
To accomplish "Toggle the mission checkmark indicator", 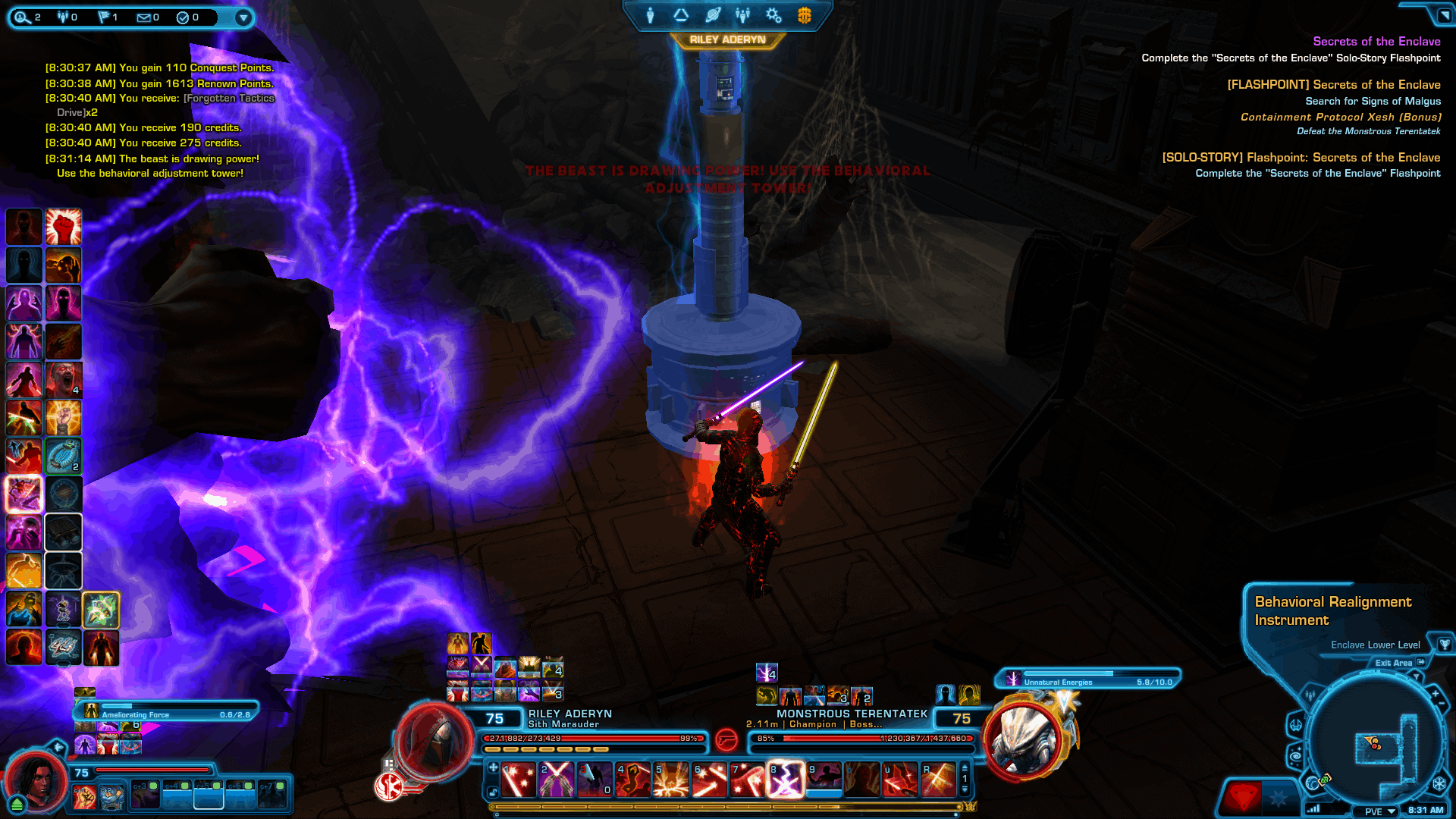I will tap(183, 17).
